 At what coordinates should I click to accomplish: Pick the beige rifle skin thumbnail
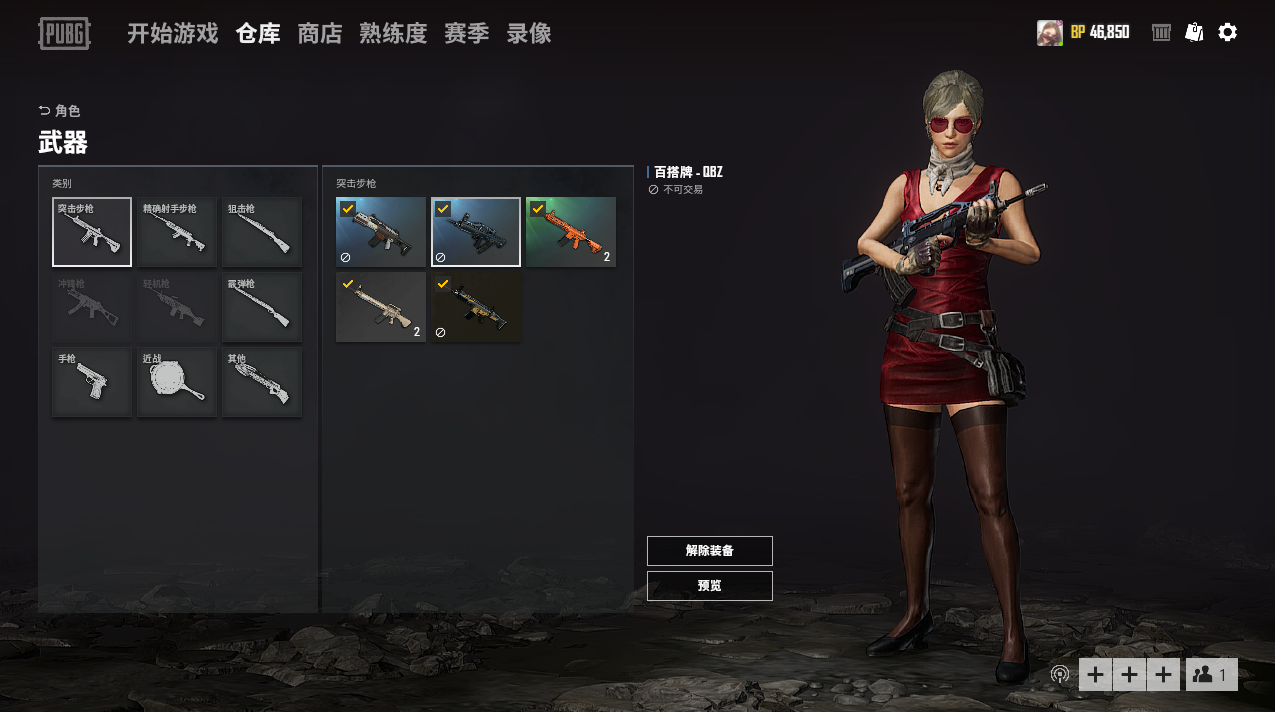381,307
